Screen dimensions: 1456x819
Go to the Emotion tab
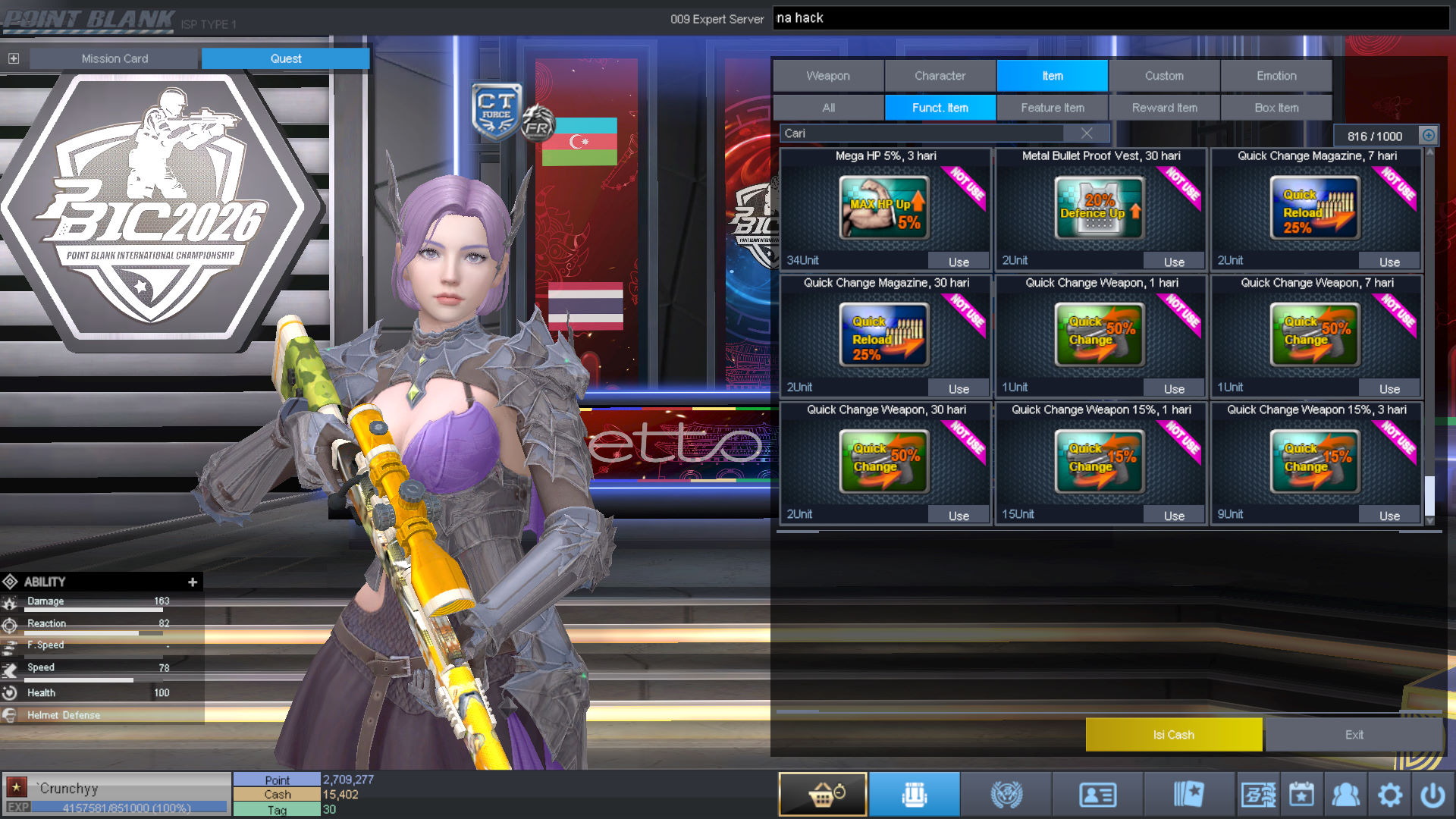(1276, 76)
